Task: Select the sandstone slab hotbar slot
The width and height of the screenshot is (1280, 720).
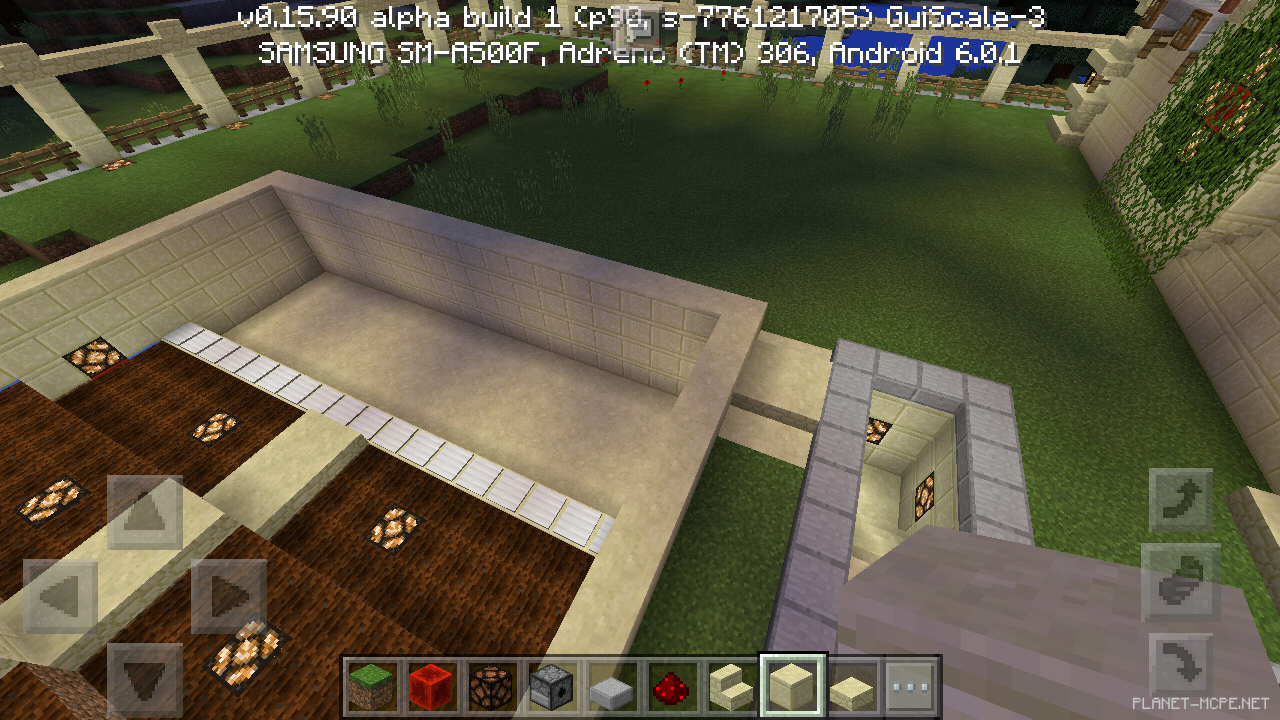Action: tap(852, 686)
